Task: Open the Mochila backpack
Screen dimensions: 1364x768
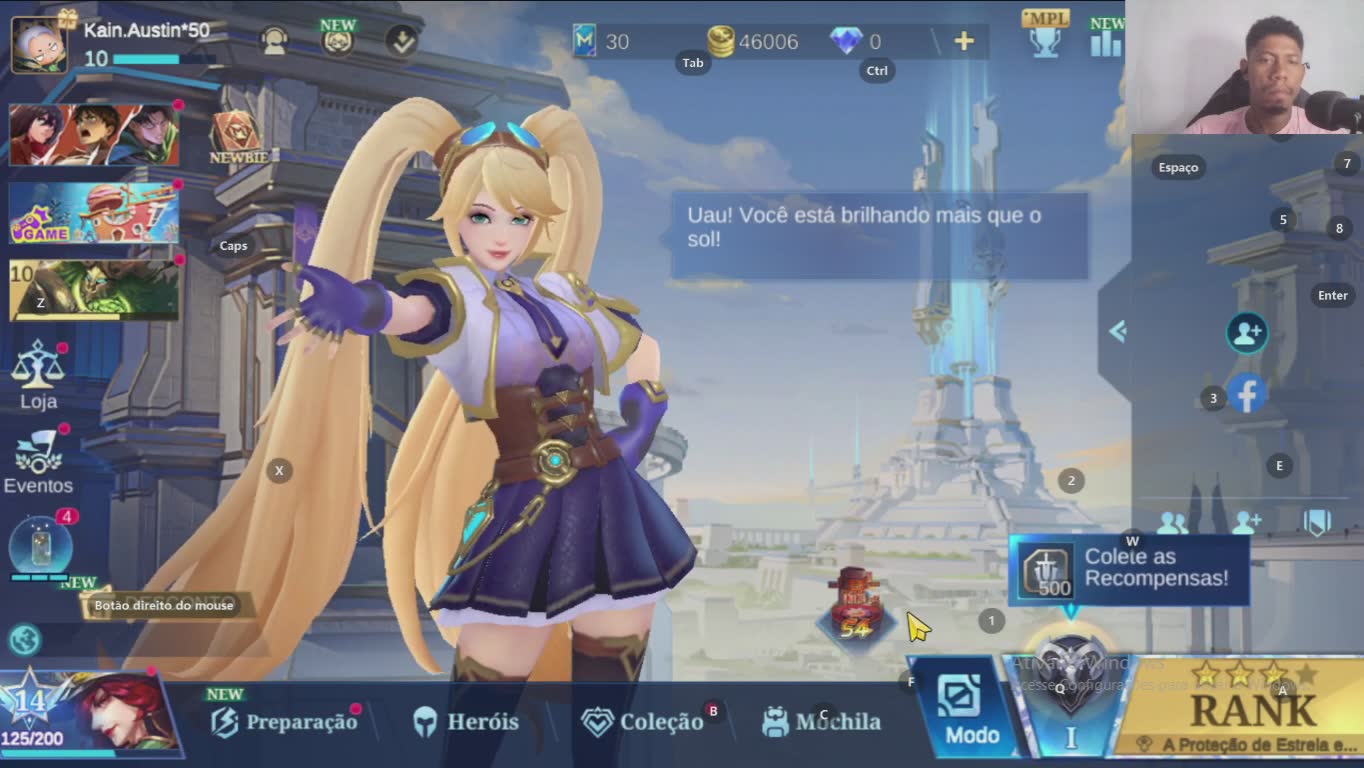Action: tap(821, 721)
